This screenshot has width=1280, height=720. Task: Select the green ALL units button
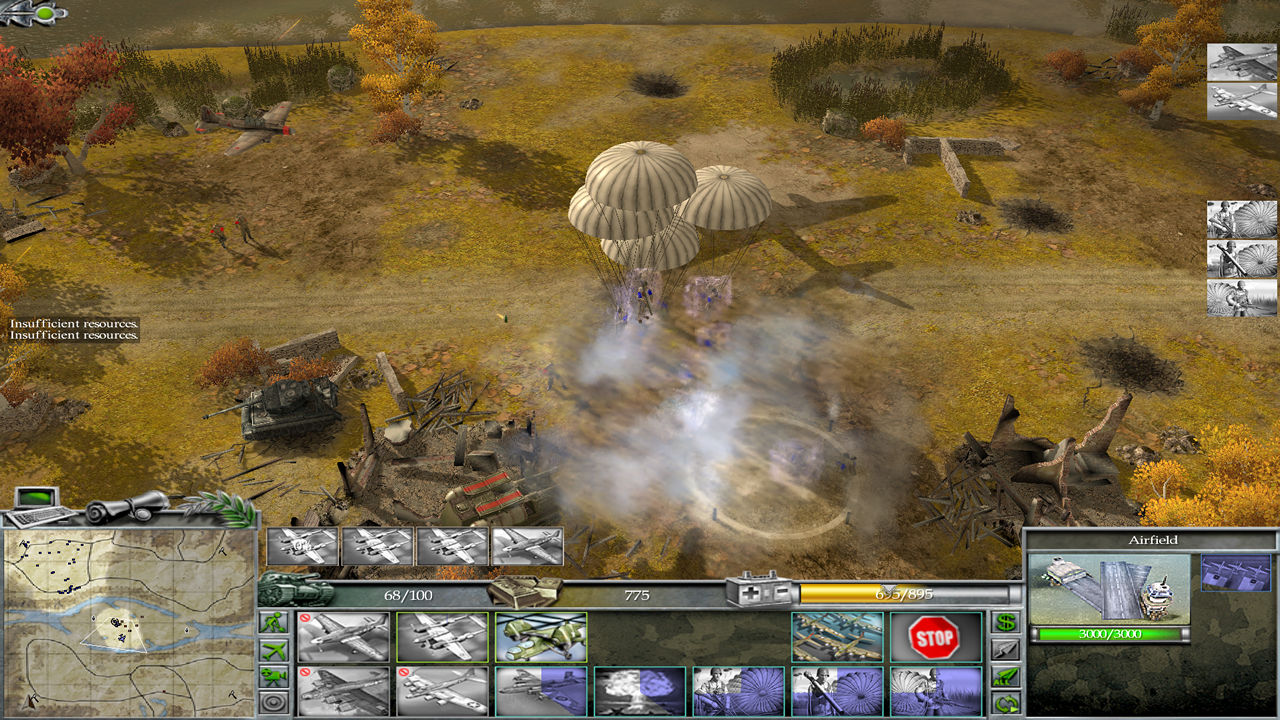pyautogui.click(x=1005, y=676)
